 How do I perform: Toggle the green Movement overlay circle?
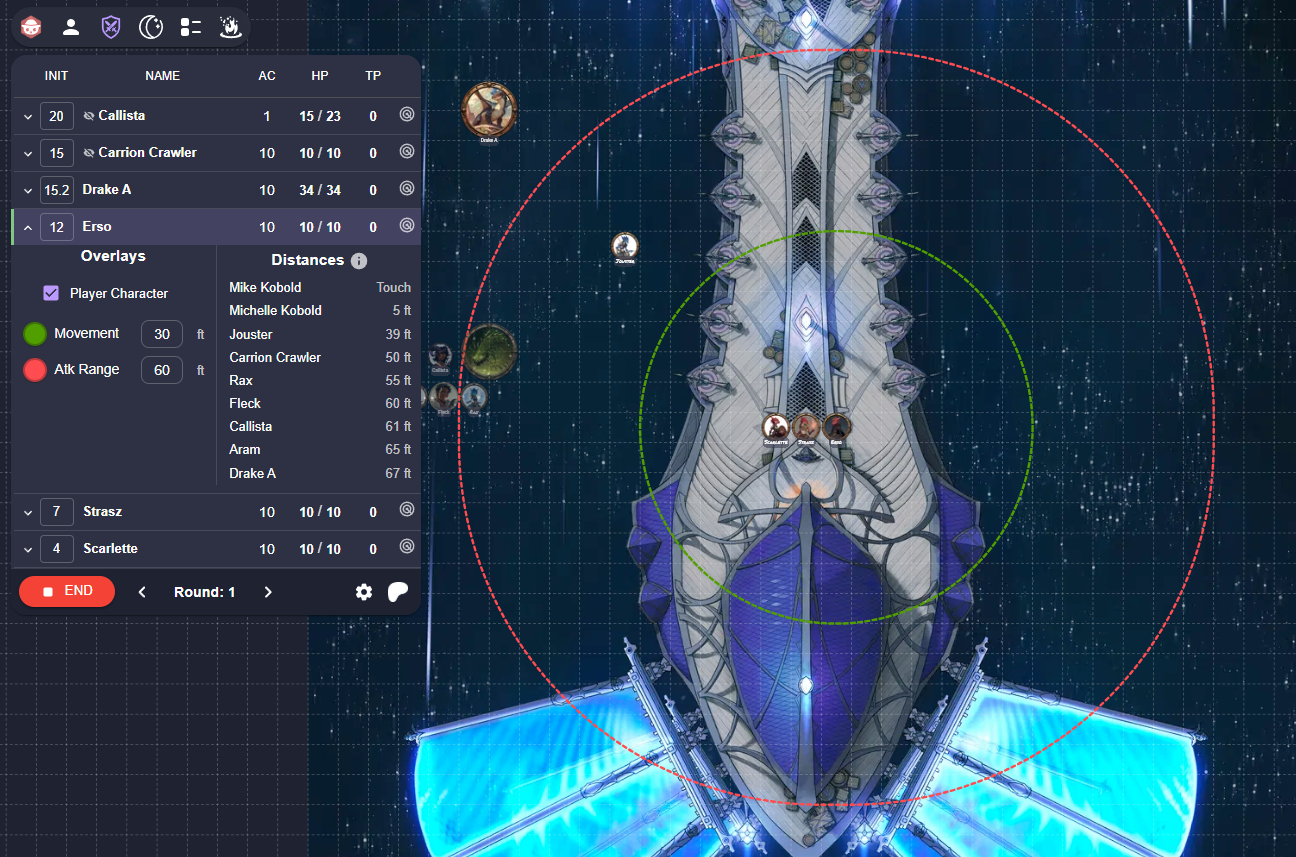(35, 334)
